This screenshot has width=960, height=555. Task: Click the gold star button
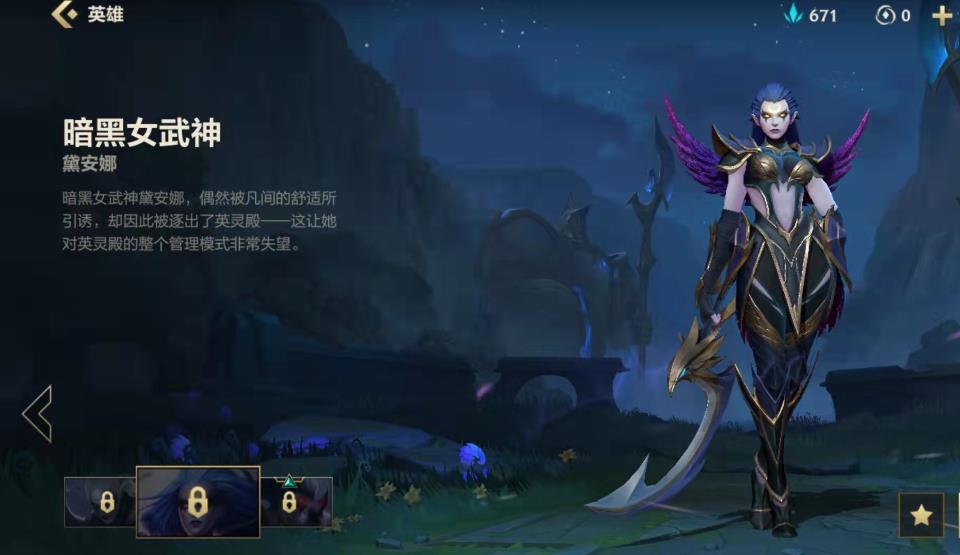(921, 515)
